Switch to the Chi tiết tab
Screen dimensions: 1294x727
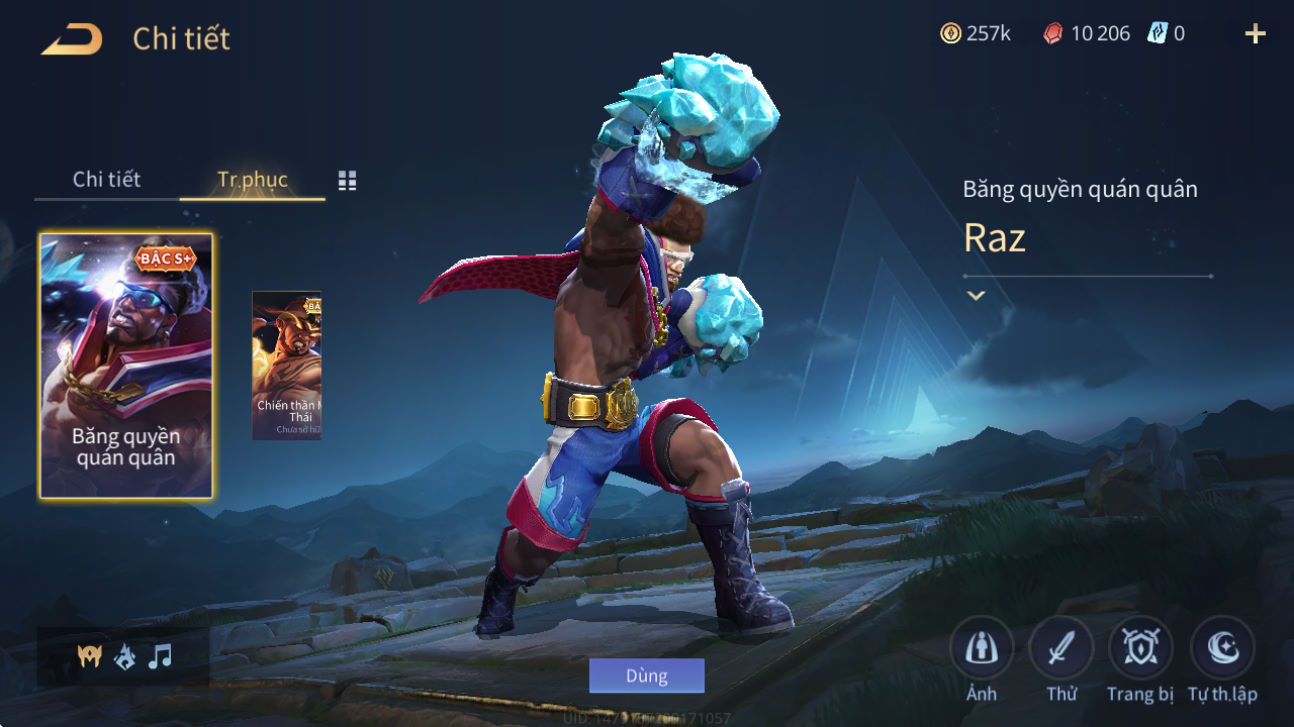107,180
